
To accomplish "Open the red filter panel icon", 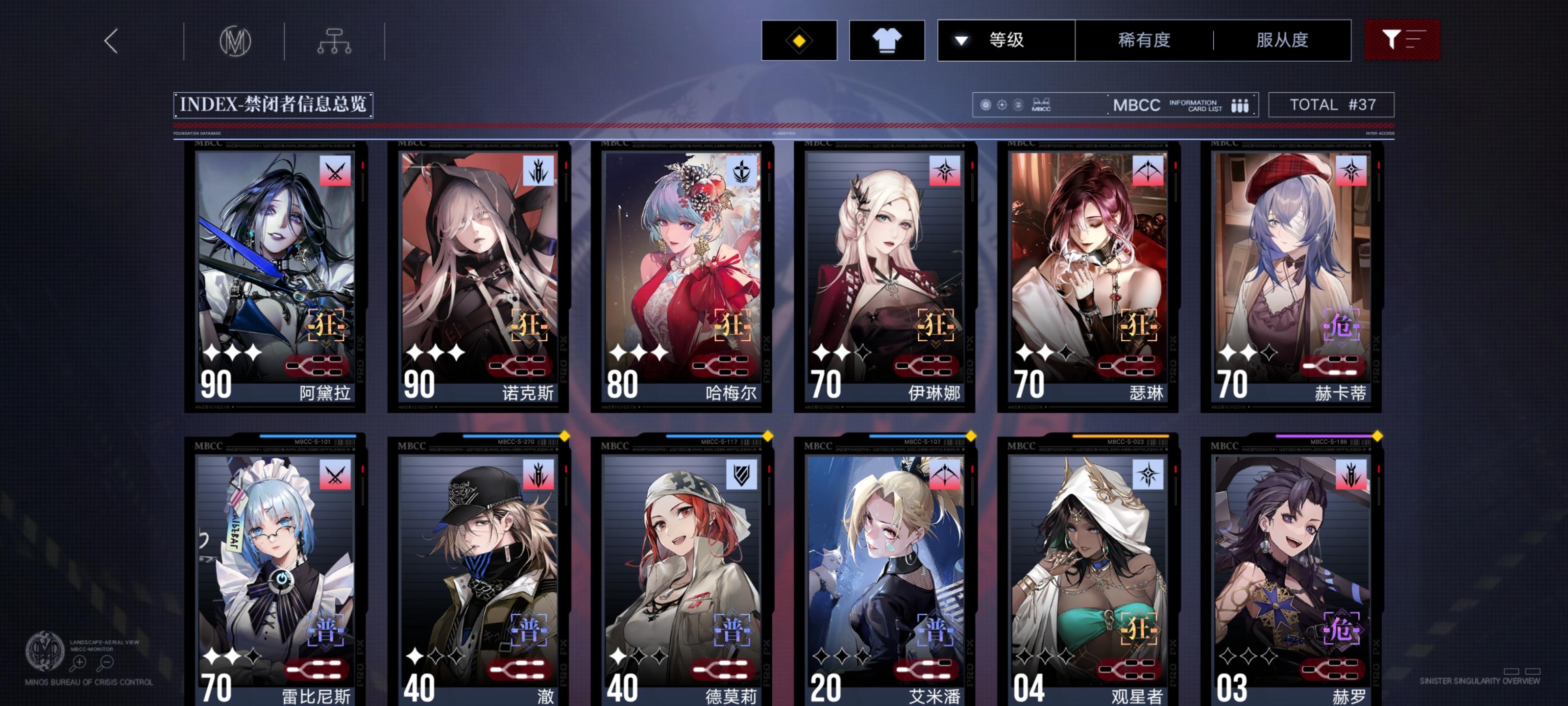I will 1402,40.
